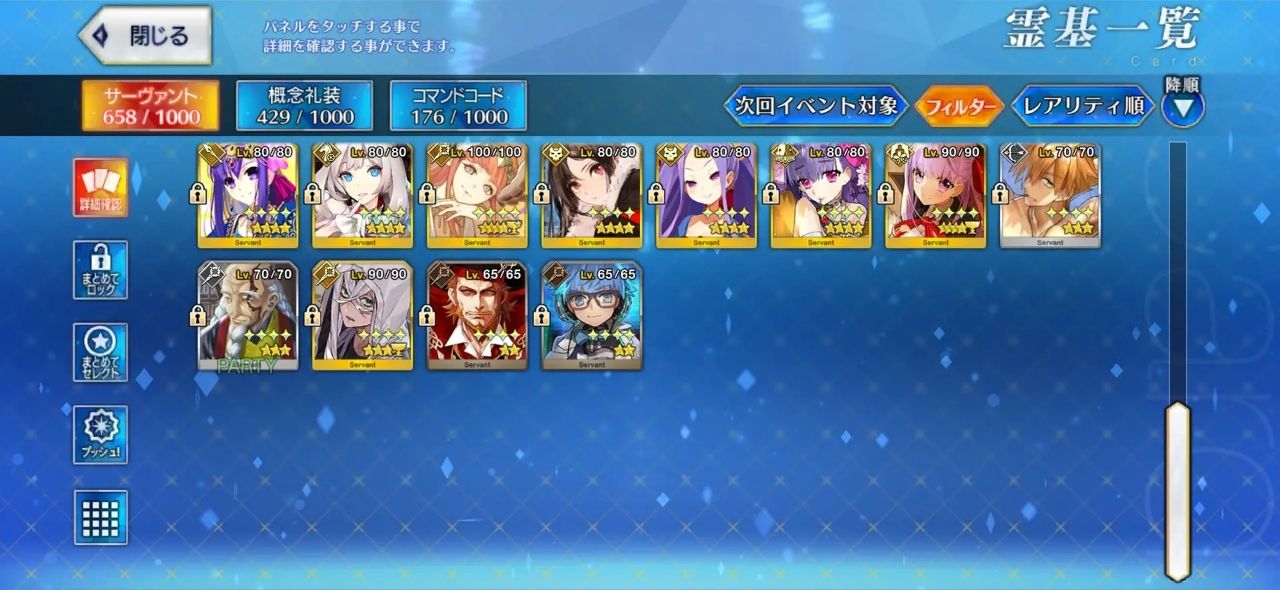Change sorting via レアリティ順 button

point(1083,106)
